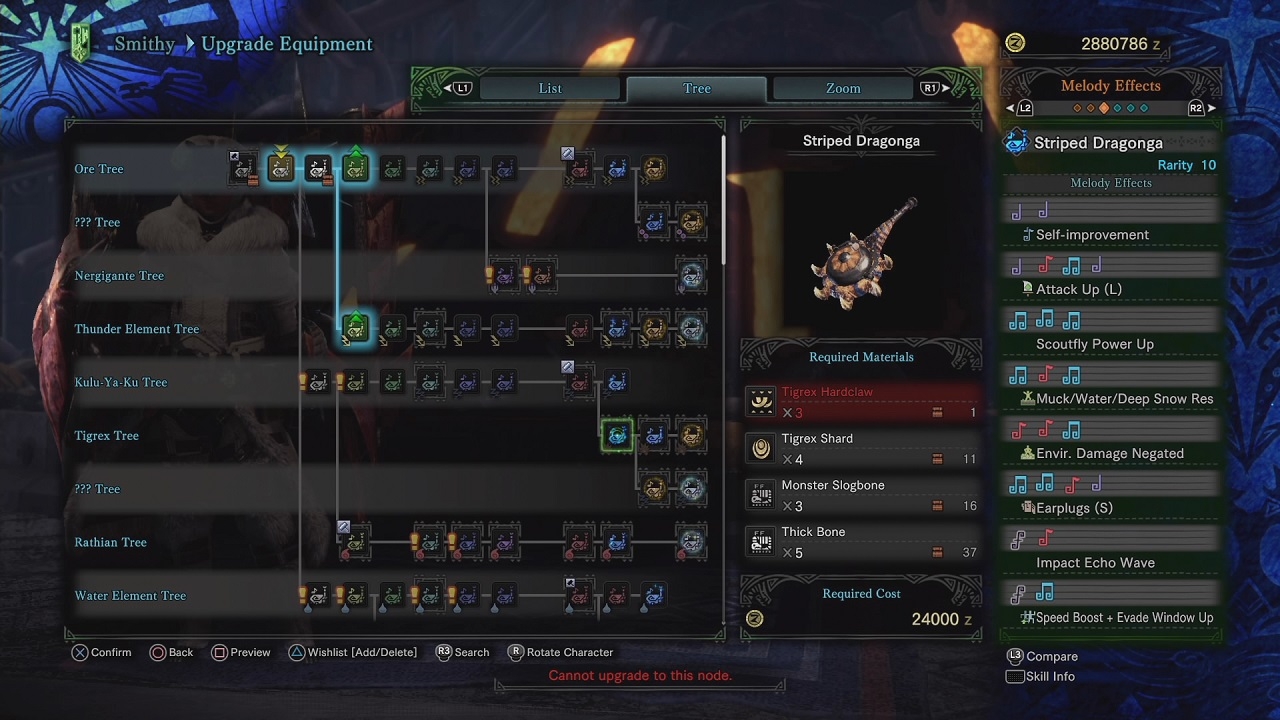Switch to the List tab

550,88
